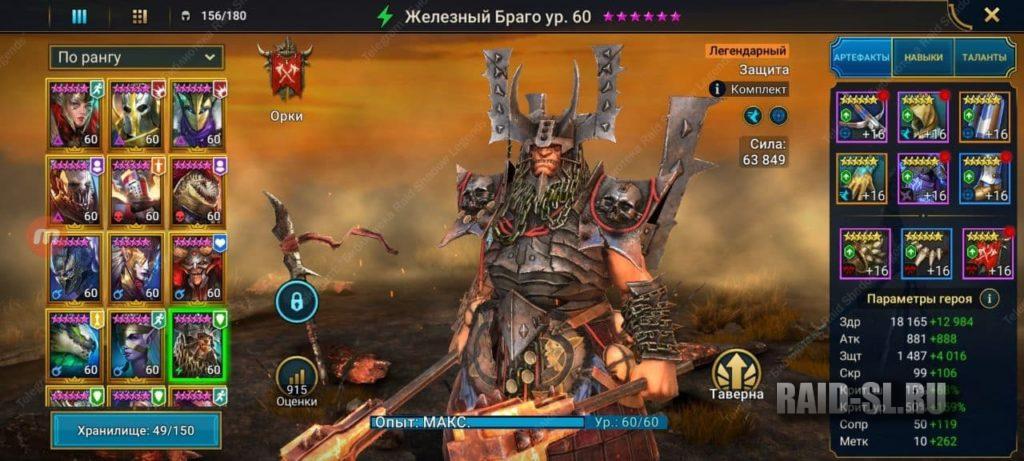
Task: Open the Таверна button
Action: pos(737,376)
